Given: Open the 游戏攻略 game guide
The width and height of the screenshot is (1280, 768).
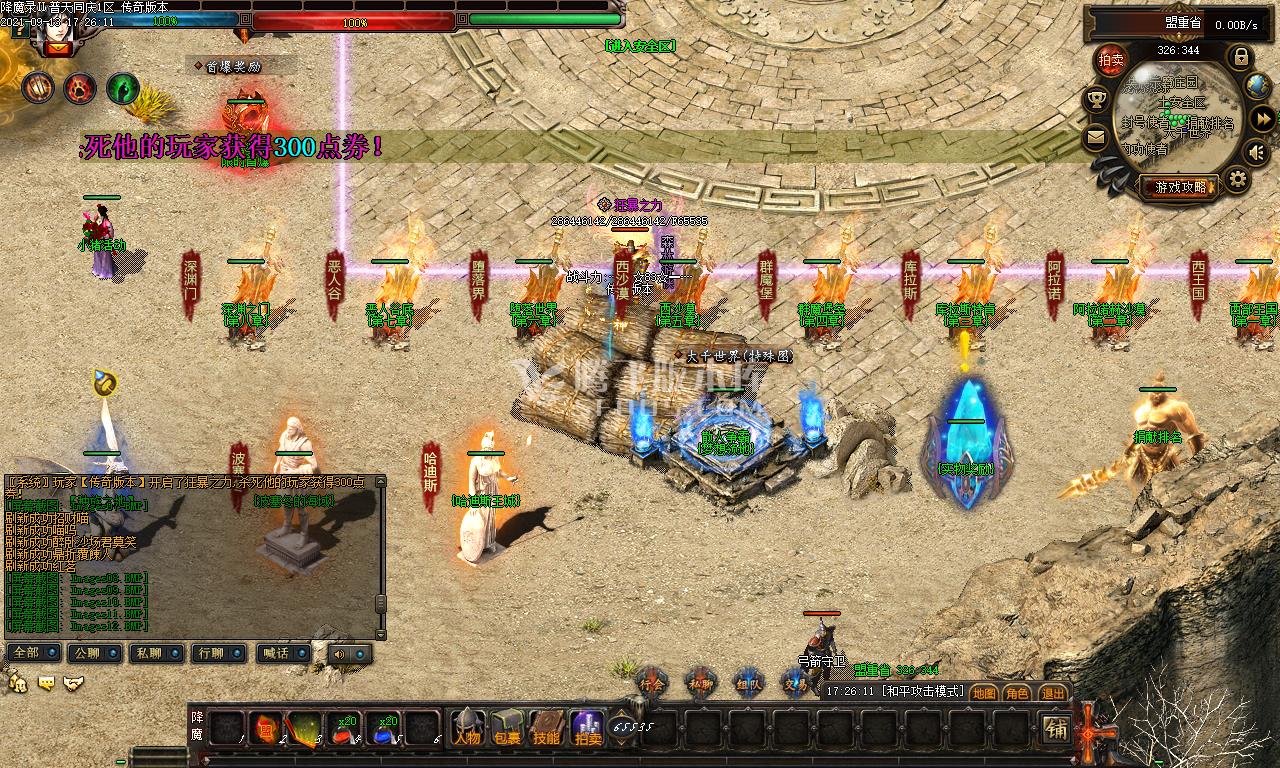Looking at the screenshot, I should tap(1179, 187).
